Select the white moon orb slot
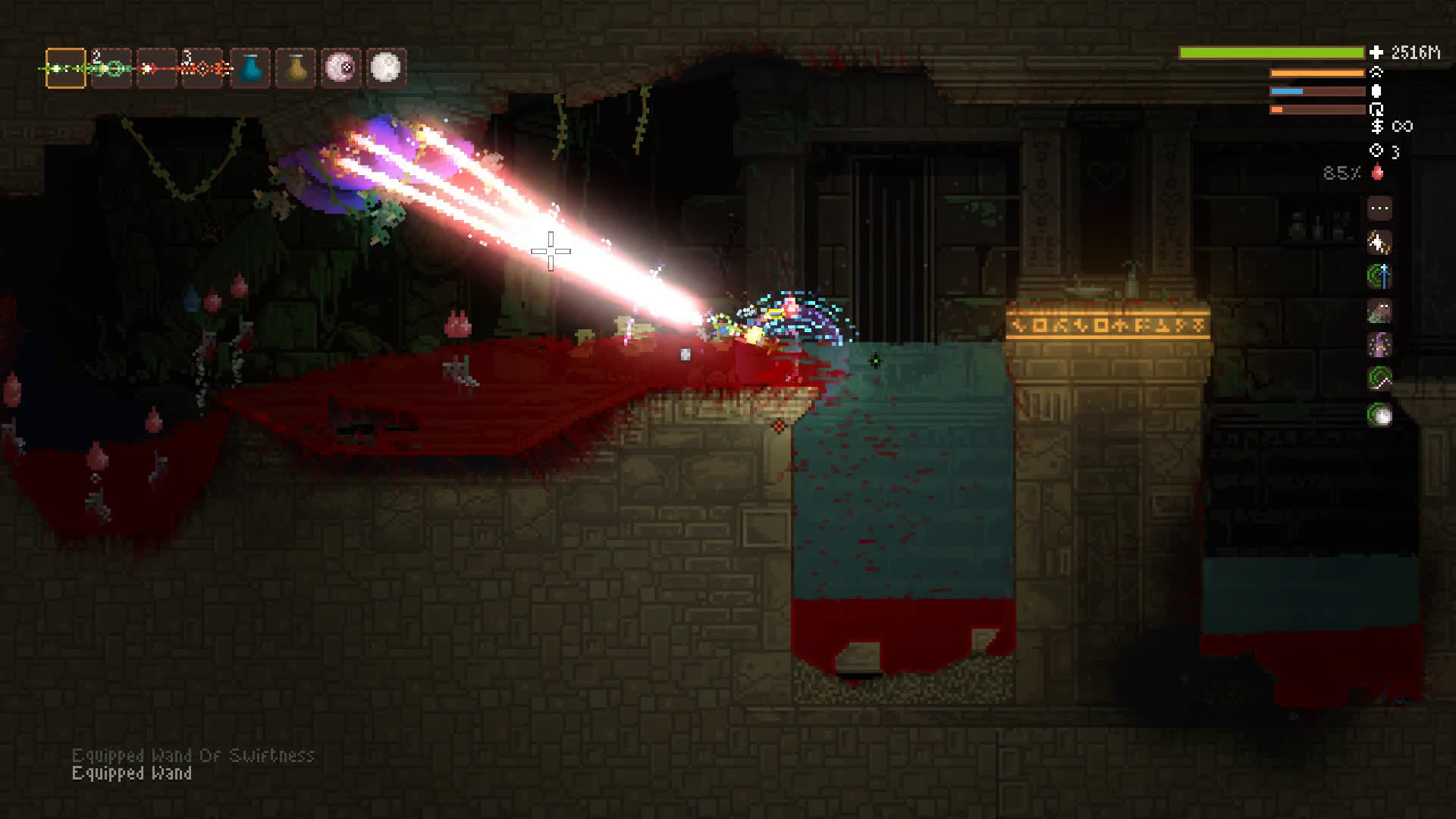This screenshot has width=1456, height=819. point(387,68)
